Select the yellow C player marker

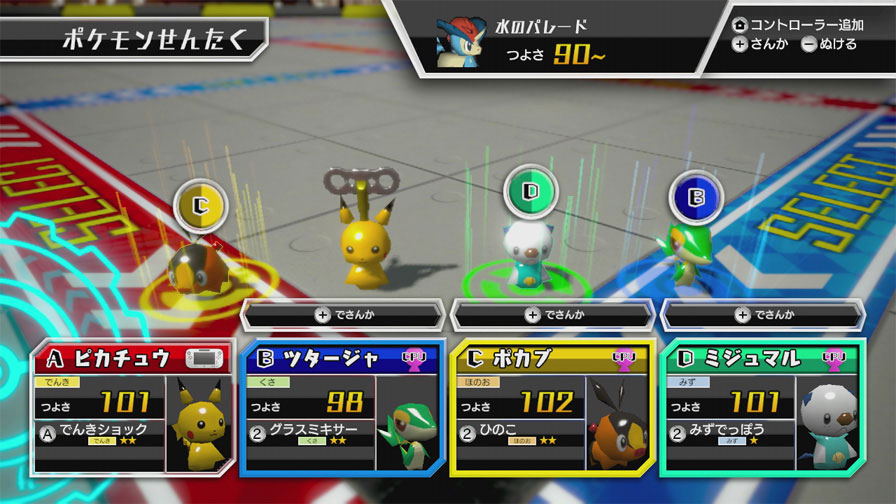click(200, 207)
